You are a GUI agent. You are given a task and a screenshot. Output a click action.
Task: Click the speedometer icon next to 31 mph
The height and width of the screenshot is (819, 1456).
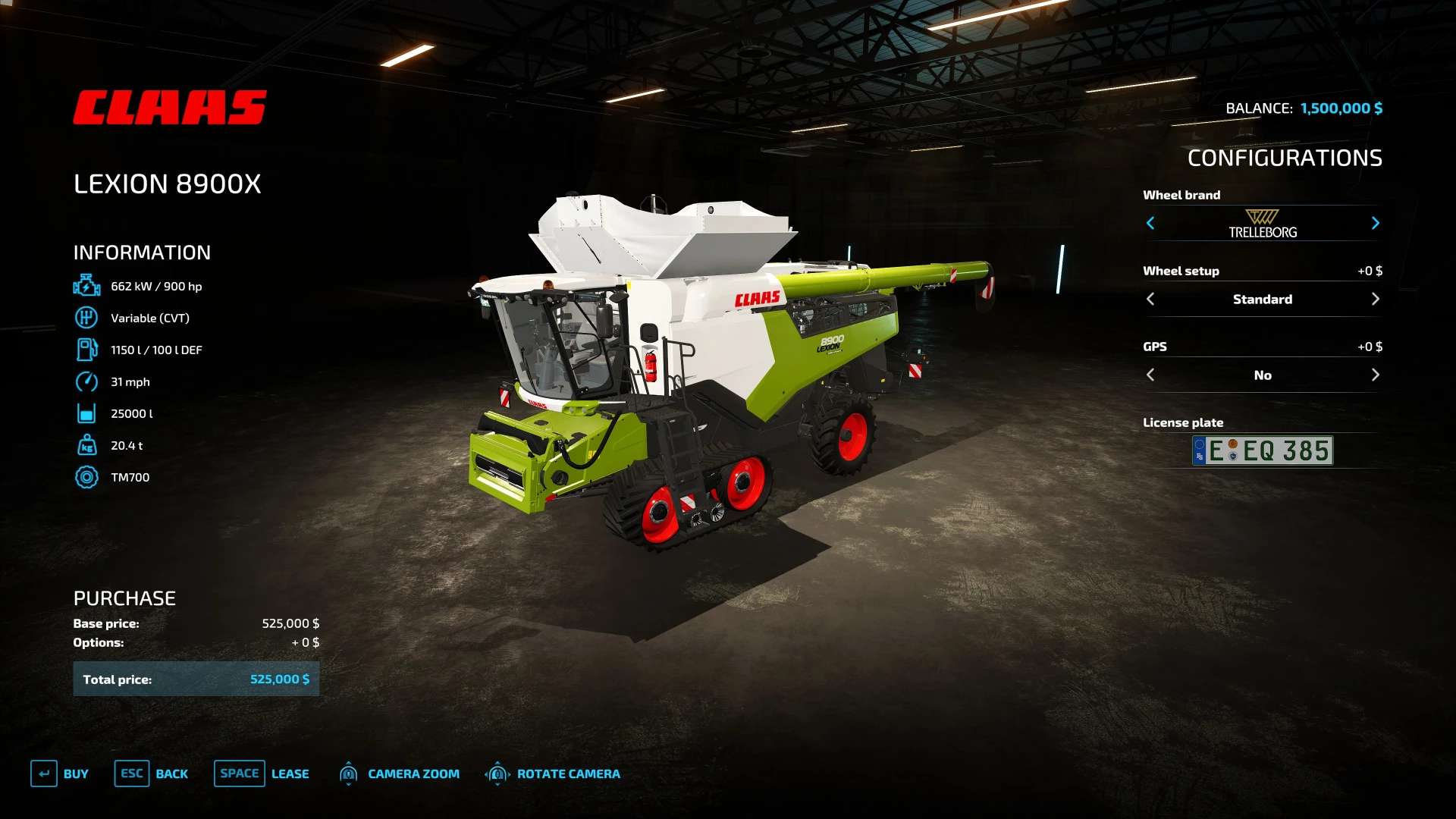coord(87,381)
